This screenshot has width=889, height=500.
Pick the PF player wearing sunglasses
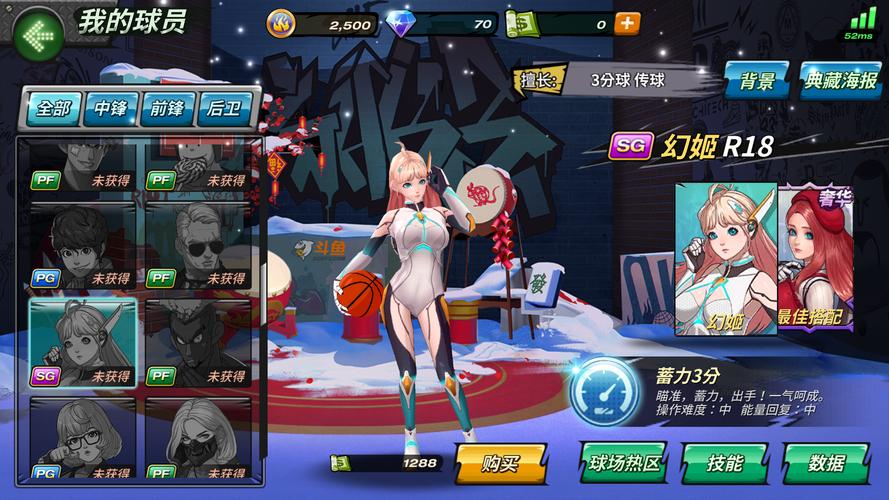[x=197, y=246]
